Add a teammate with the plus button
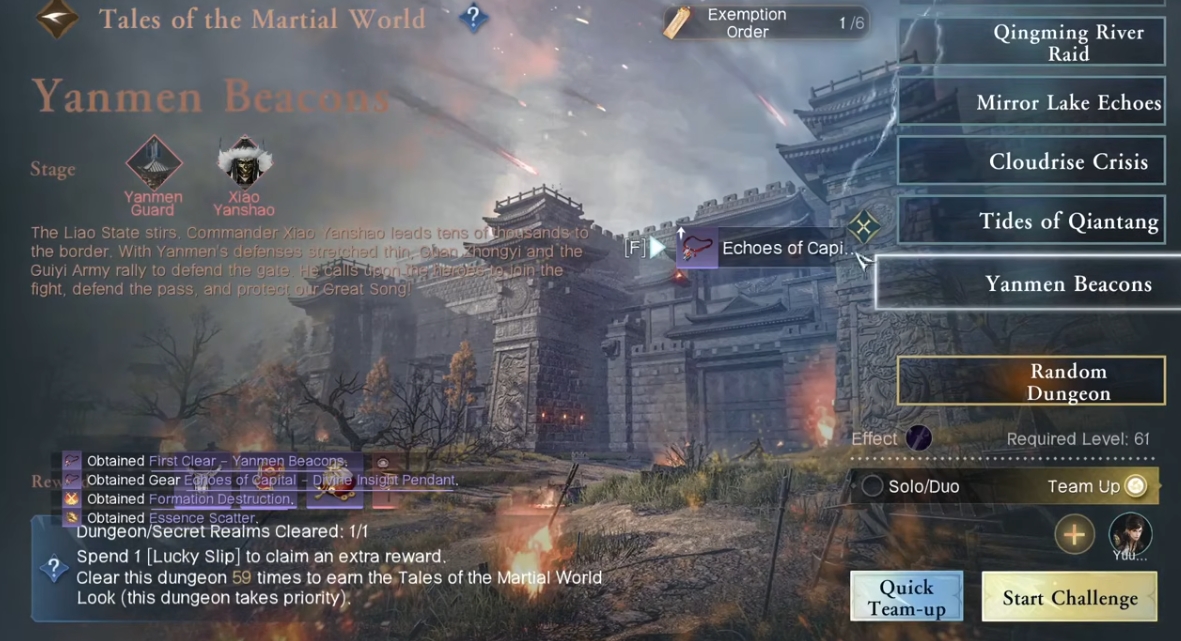The image size is (1181, 641). pyautogui.click(x=1073, y=535)
